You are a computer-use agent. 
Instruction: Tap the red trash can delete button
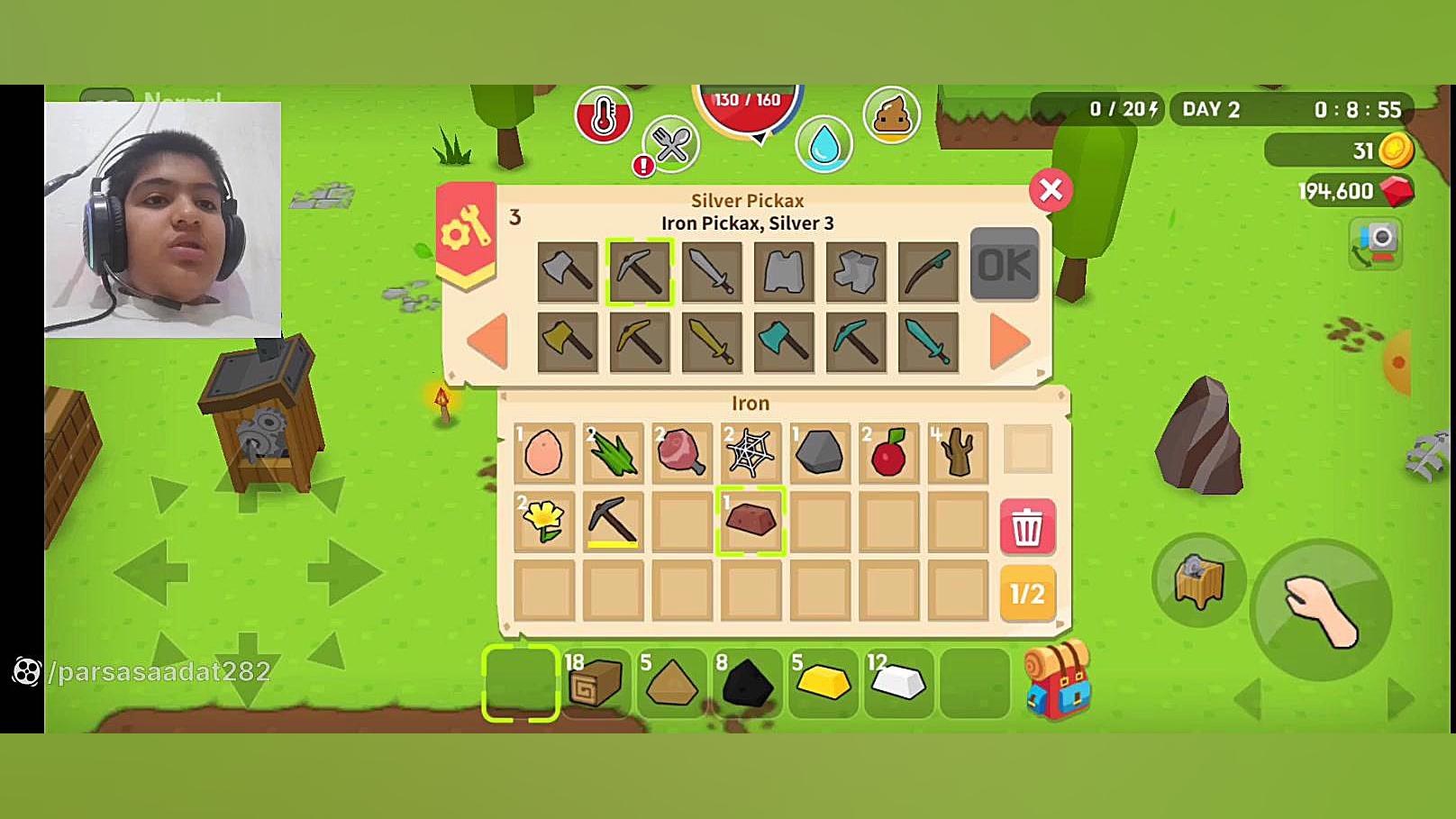(x=1027, y=526)
